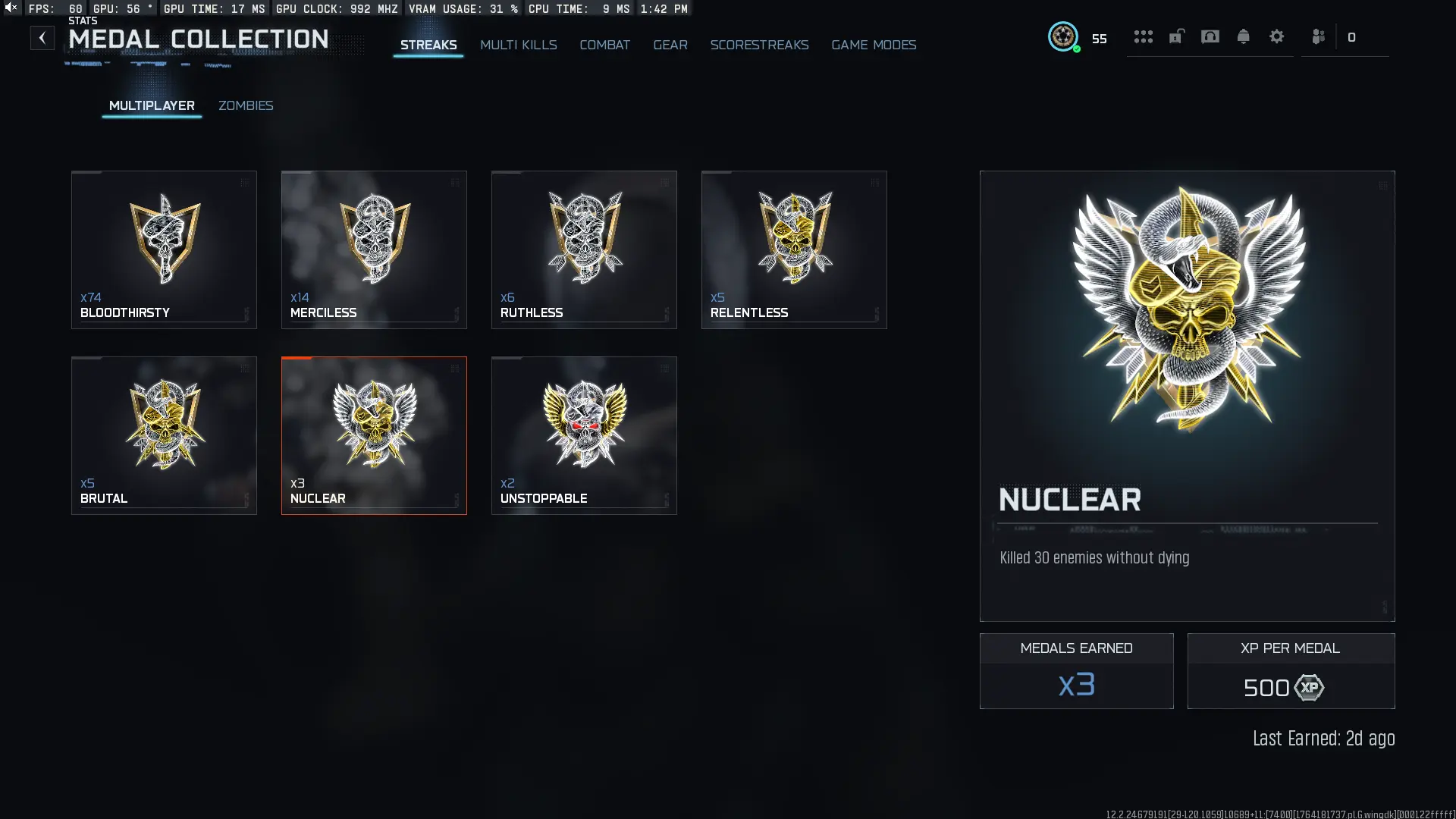Switch to the ZOMBIES medal view
1456x819 pixels.
coord(246,105)
